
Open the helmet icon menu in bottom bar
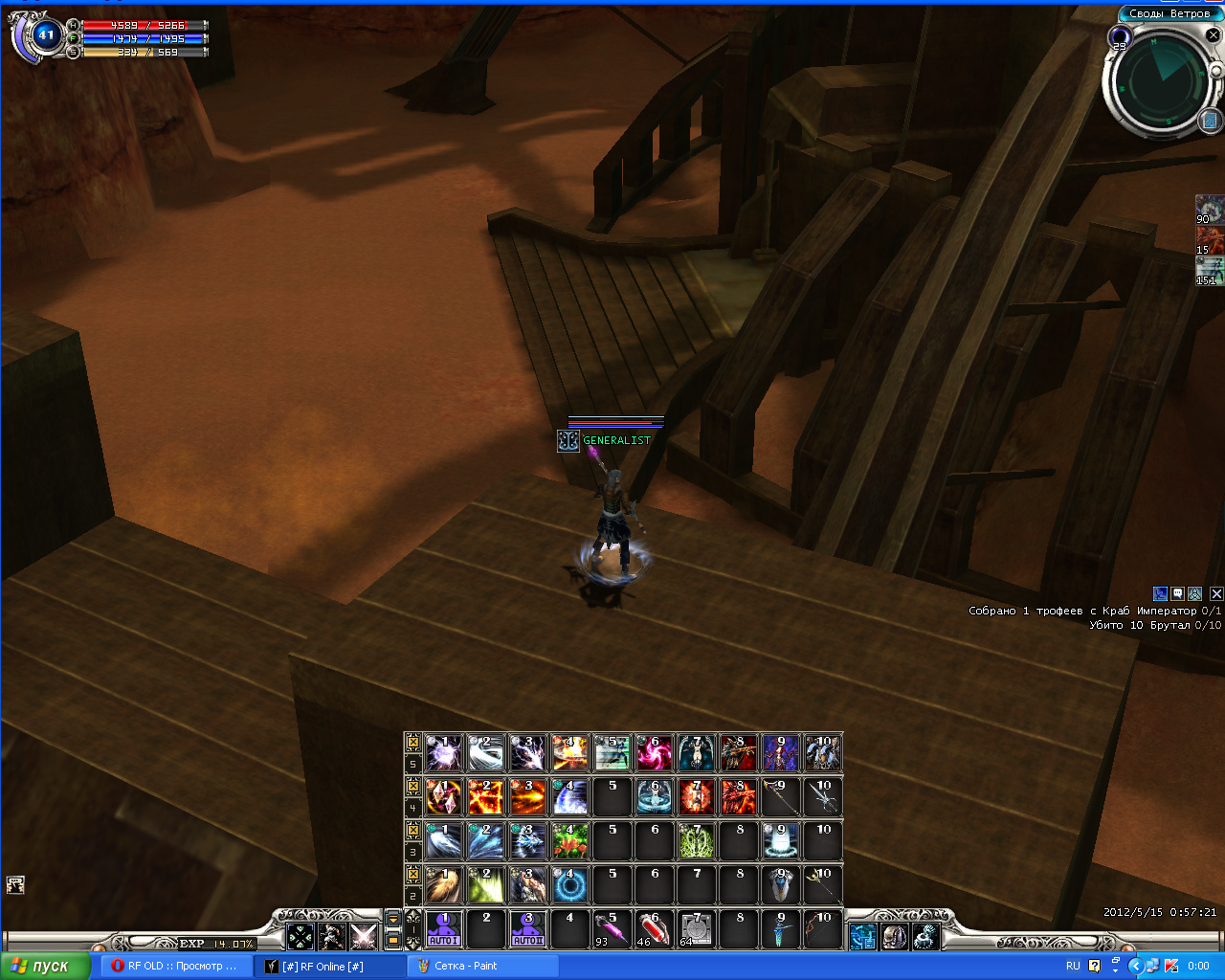pyautogui.click(x=894, y=935)
